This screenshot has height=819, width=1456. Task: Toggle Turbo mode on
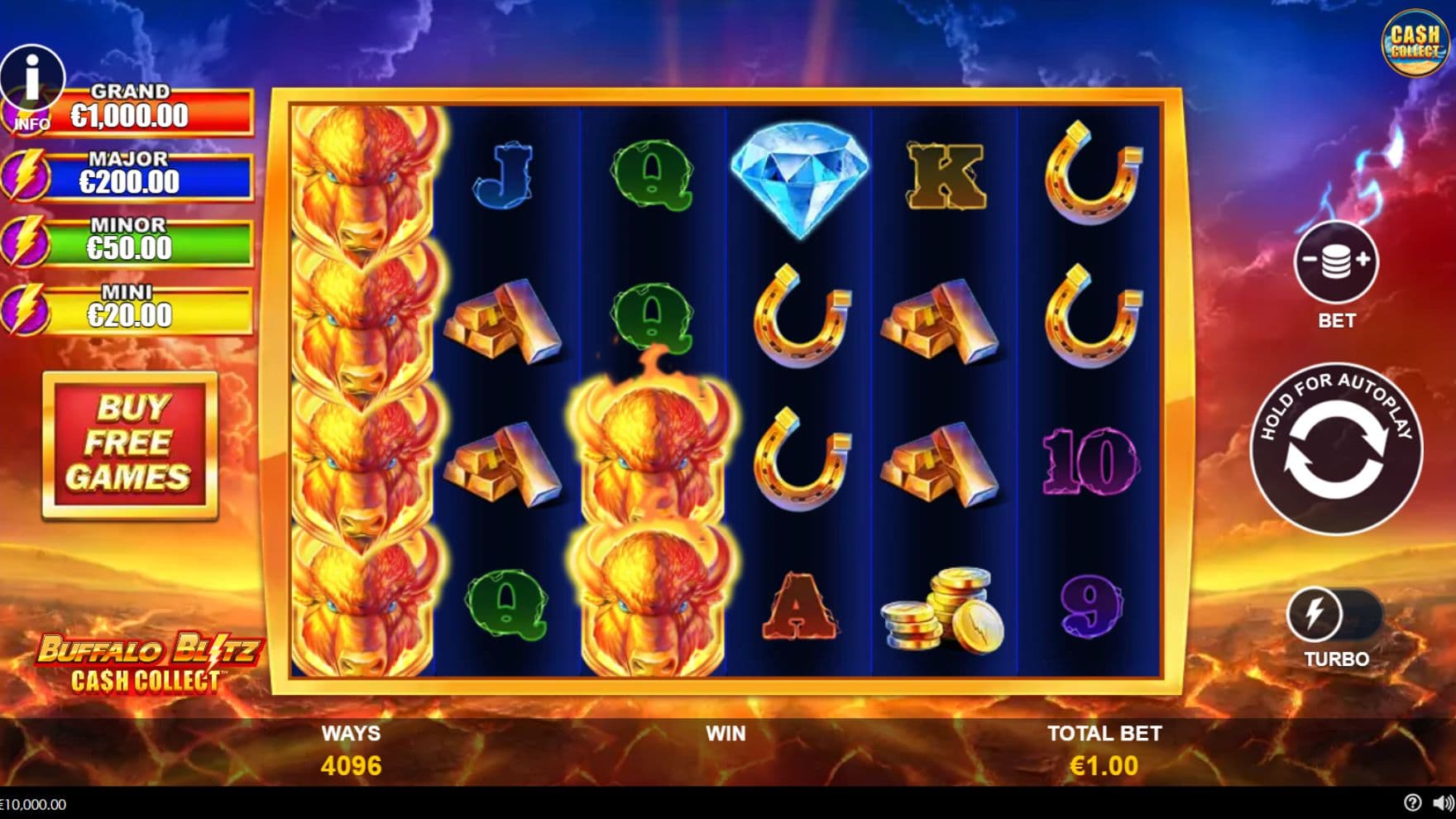click(1334, 615)
